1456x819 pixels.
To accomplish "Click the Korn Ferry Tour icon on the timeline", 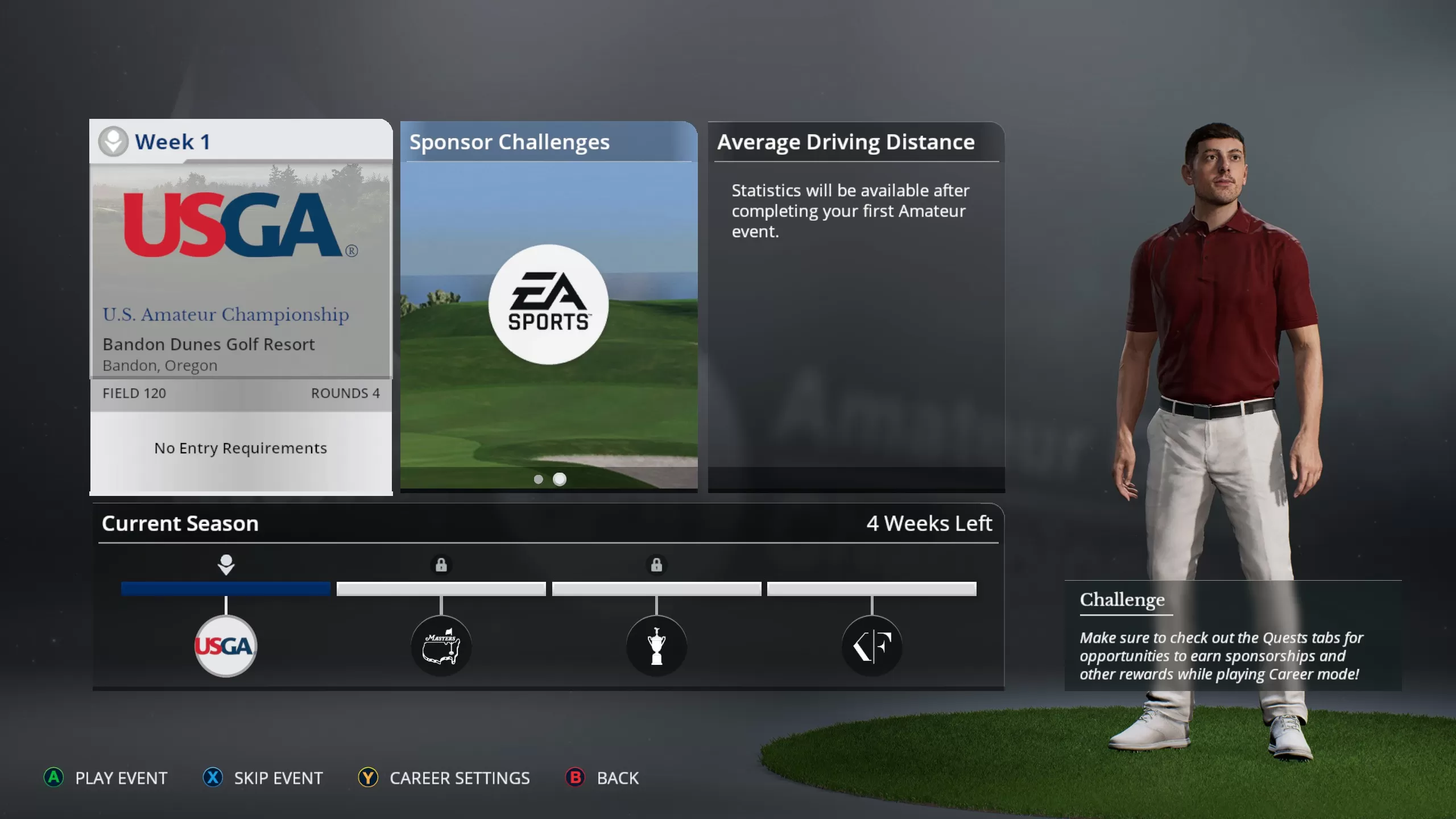I will pyautogui.click(x=872, y=644).
